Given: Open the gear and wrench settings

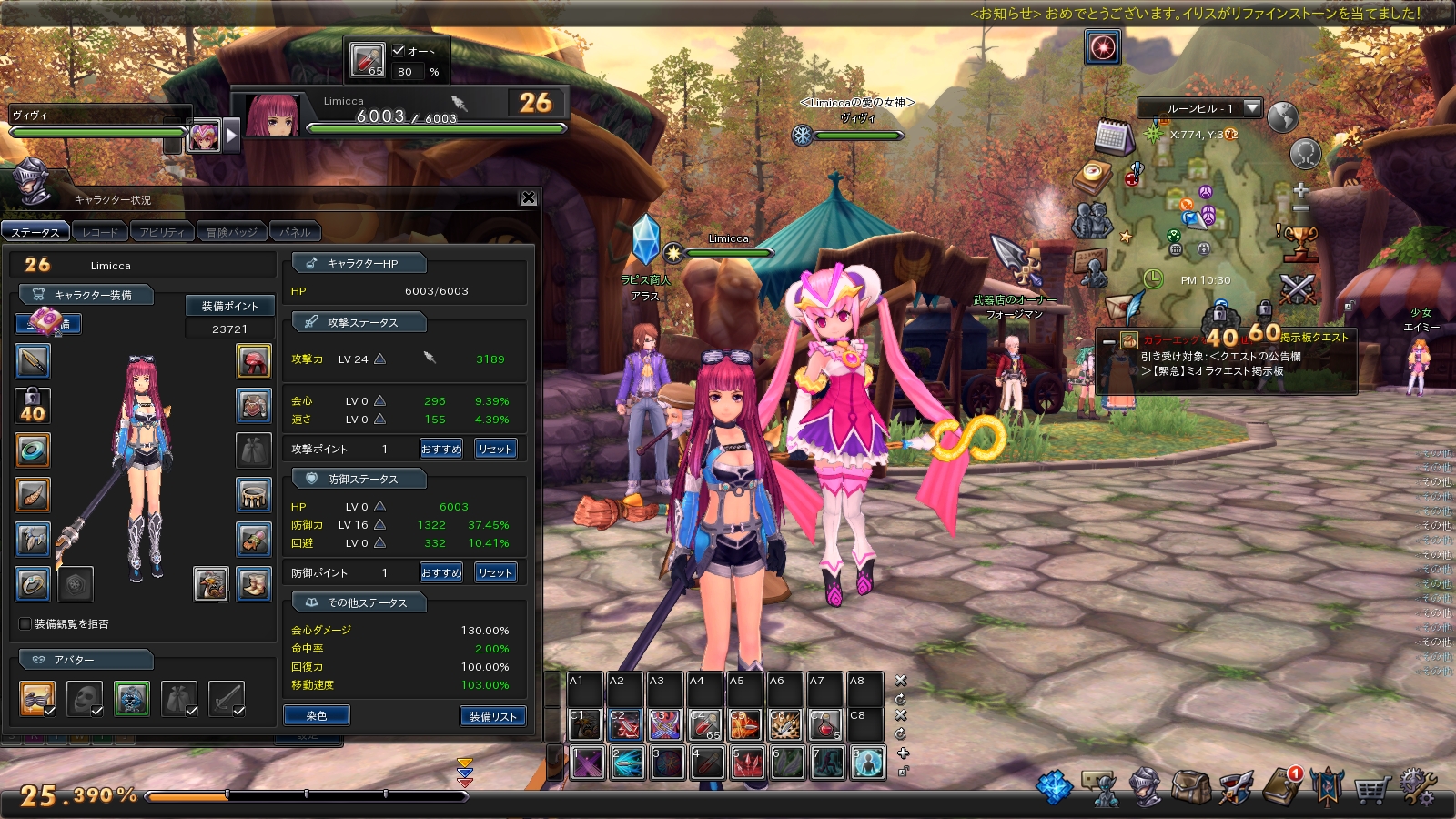Looking at the screenshot, I should click(1417, 786).
